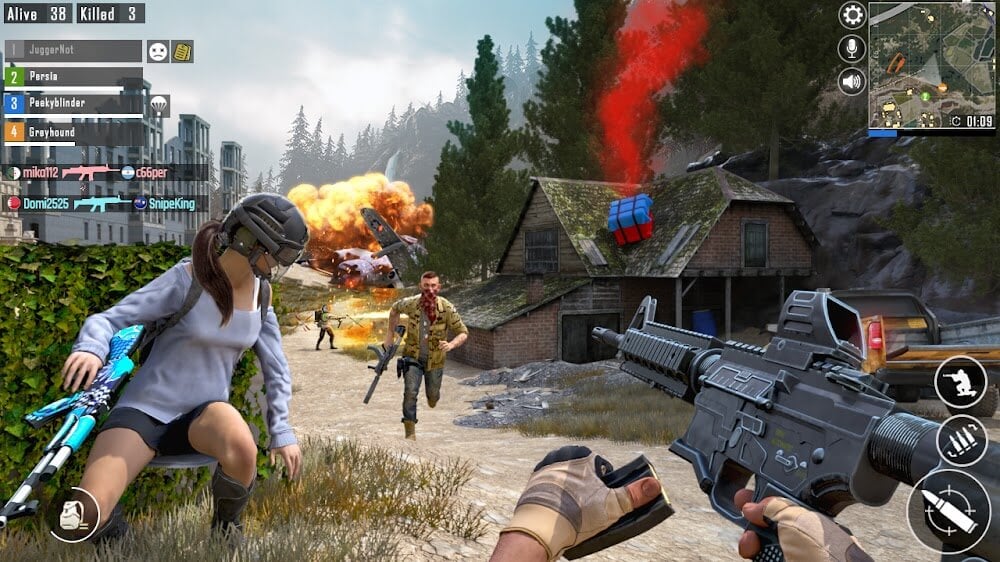Click the sad face icon beside JuggerNot

click(158, 51)
